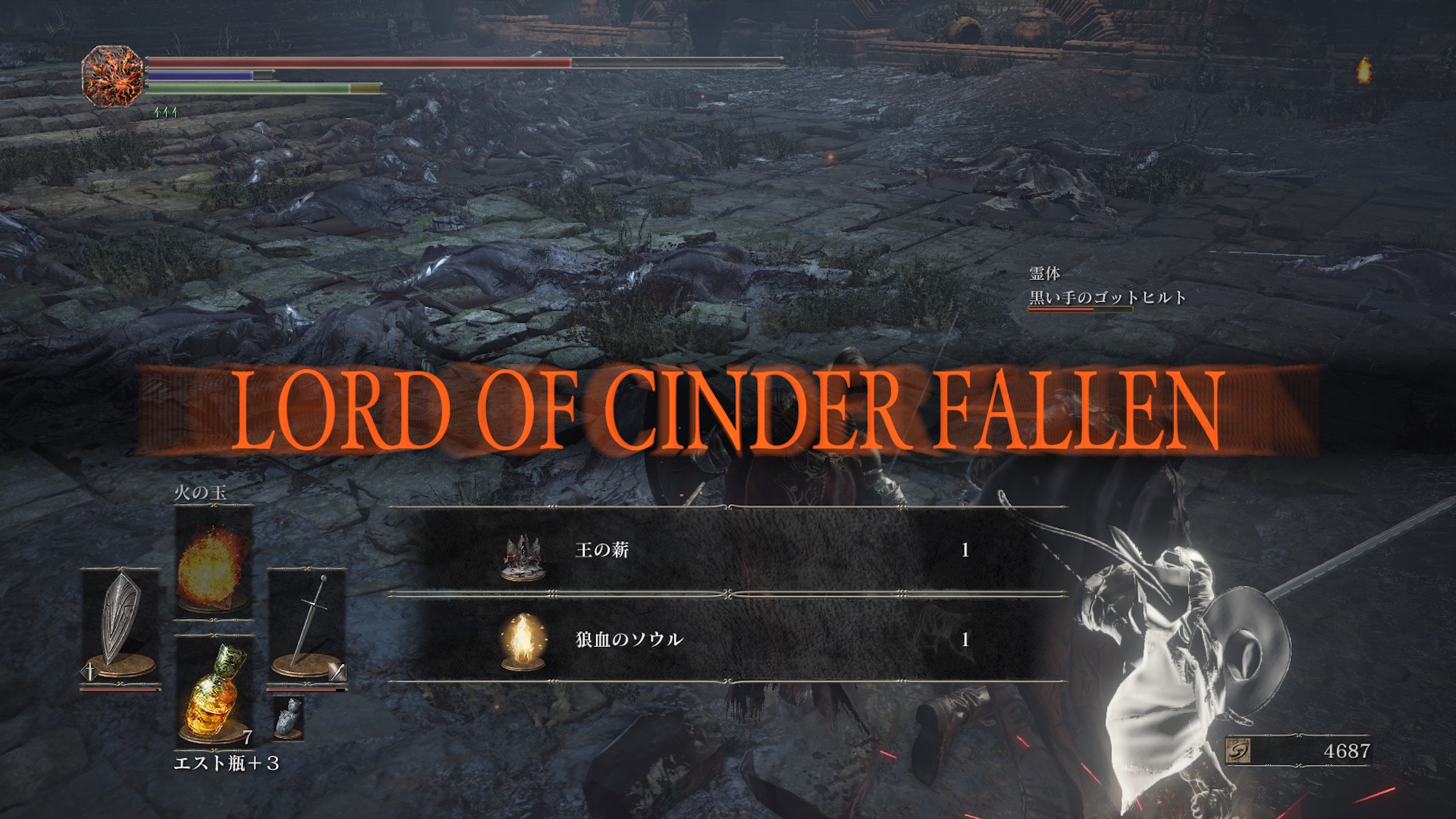Select the 狼血のソウル item pickup row
This screenshot has width=1456, height=819.
tap(728, 639)
